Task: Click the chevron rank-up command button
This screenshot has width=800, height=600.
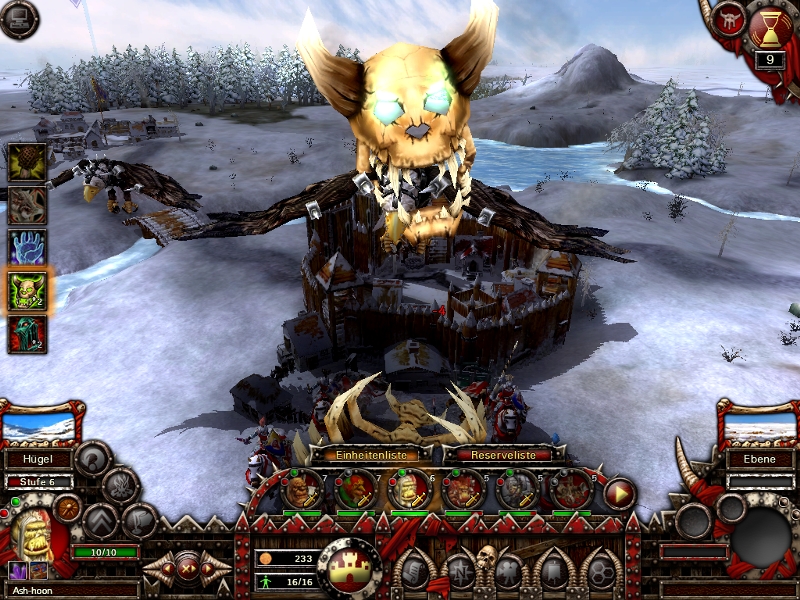Action: coord(101,520)
